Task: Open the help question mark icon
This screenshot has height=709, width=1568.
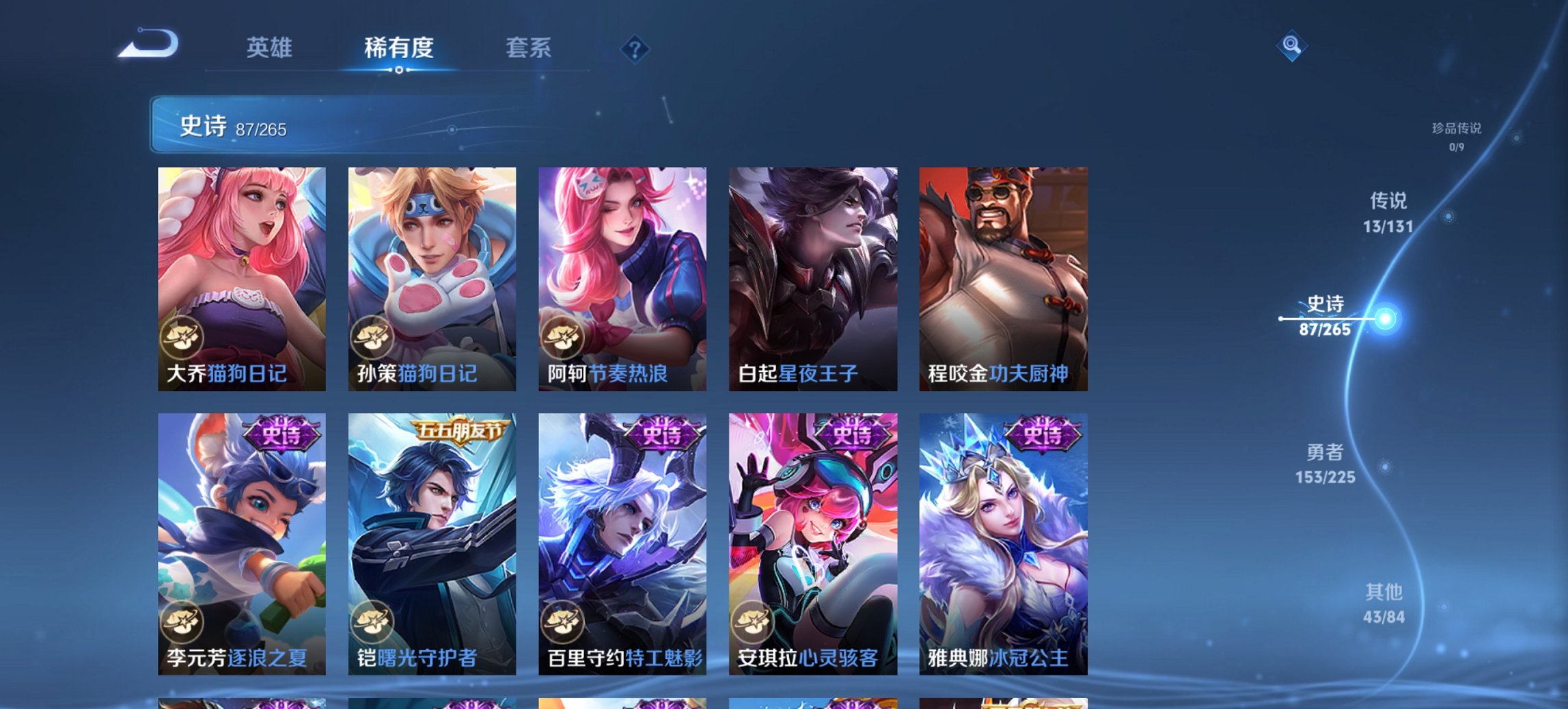Action: (x=635, y=49)
